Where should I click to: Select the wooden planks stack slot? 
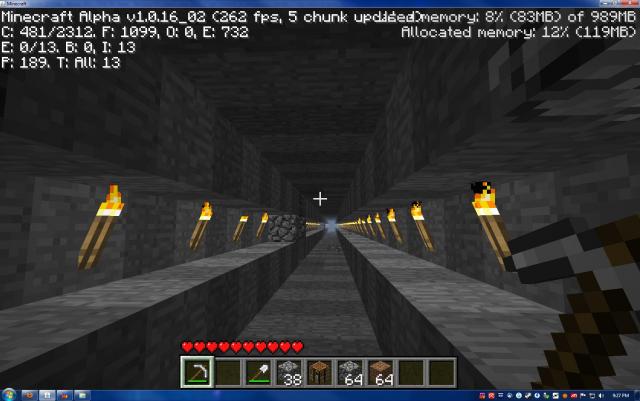(x=382, y=372)
